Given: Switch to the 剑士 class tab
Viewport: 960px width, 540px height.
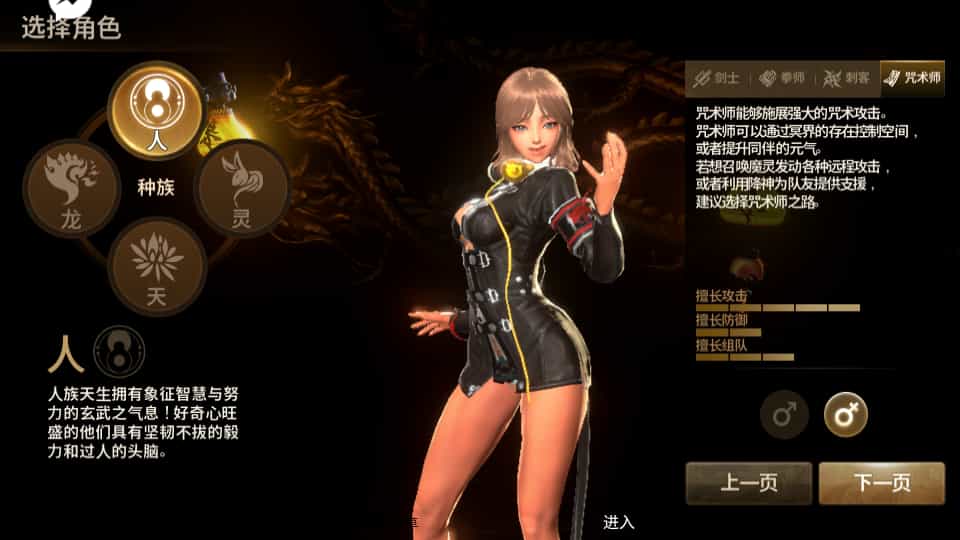Looking at the screenshot, I should click(717, 78).
